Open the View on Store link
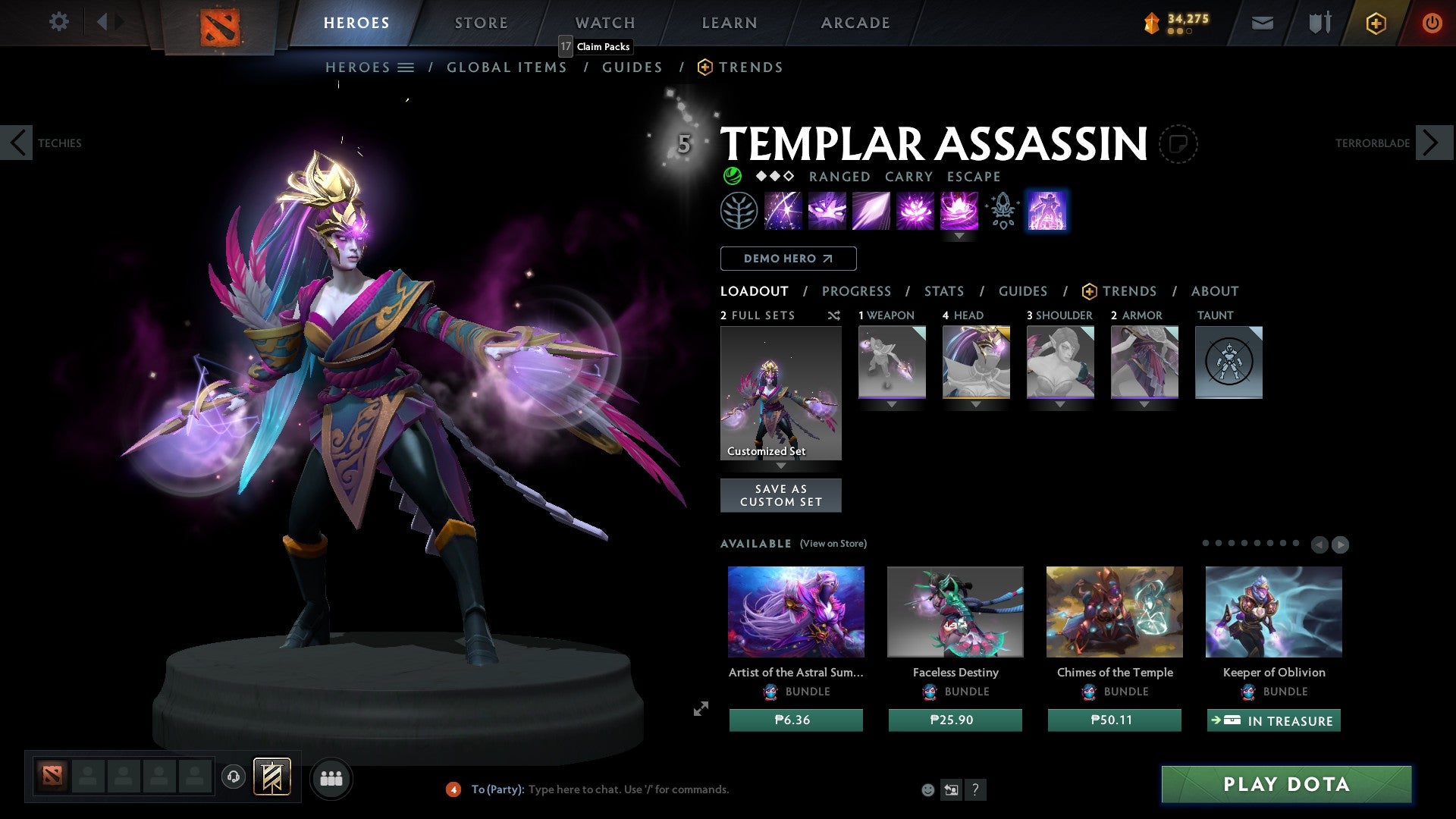Image resolution: width=1456 pixels, height=819 pixels. click(x=833, y=544)
